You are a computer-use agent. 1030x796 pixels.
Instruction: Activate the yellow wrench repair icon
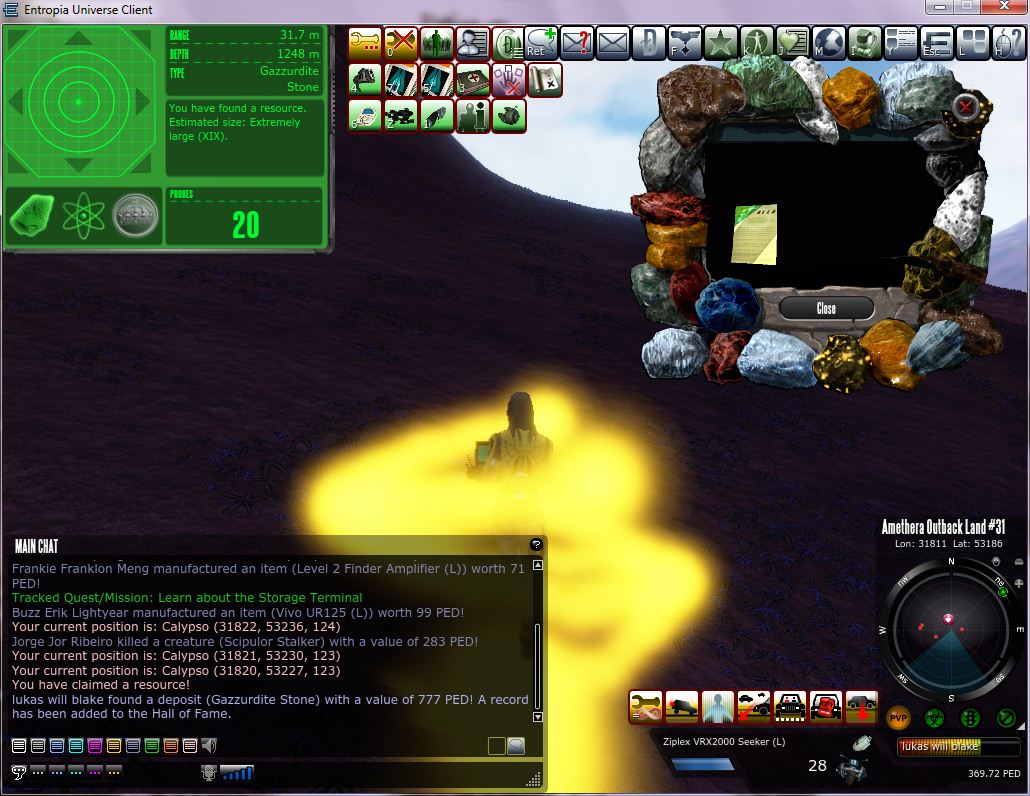(x=365, y=43)
